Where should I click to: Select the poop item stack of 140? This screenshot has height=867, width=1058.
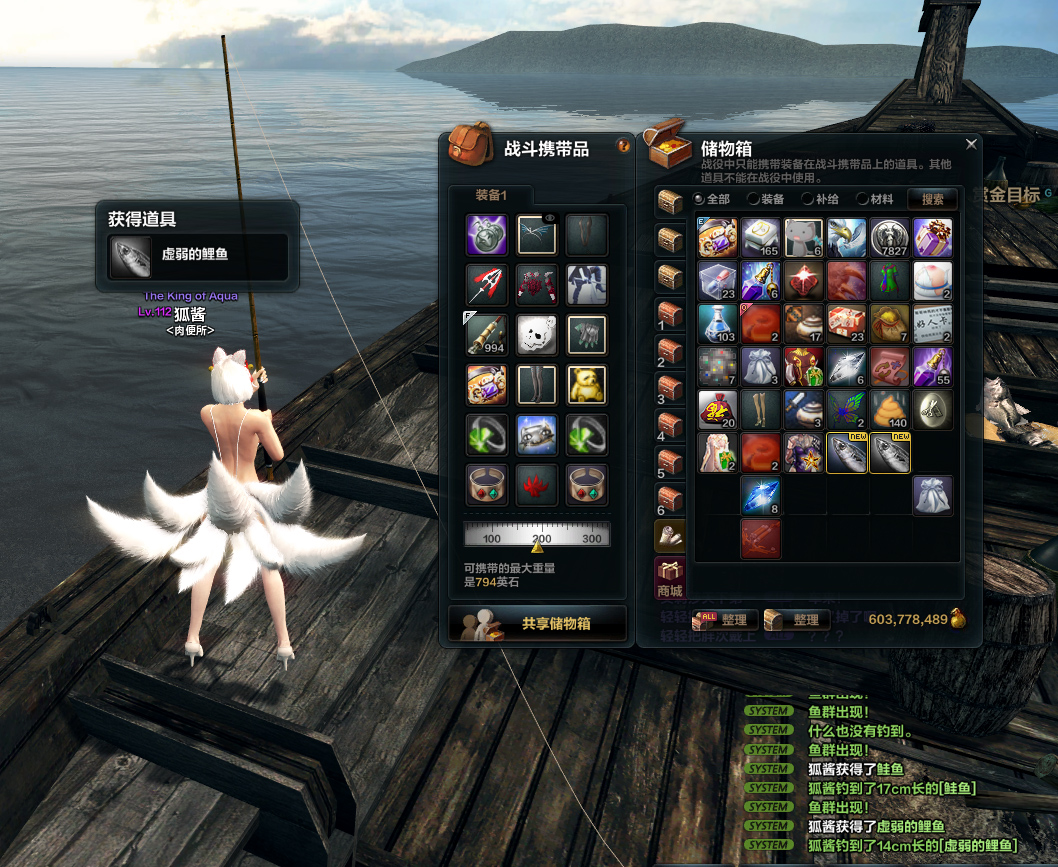tap(889, 410)
